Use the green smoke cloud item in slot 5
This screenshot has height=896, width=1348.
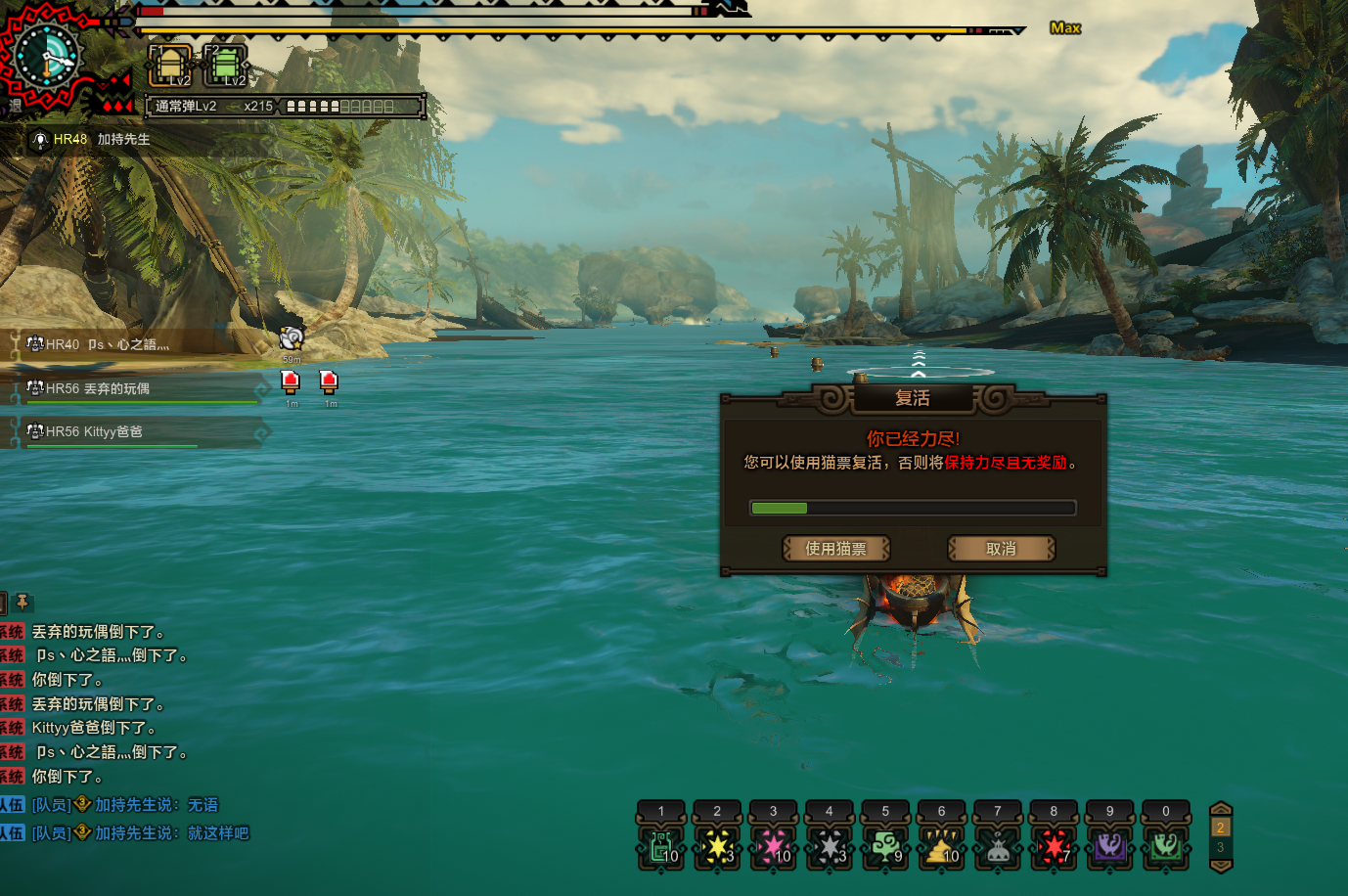pyautogui.click(x=885, y=846)
